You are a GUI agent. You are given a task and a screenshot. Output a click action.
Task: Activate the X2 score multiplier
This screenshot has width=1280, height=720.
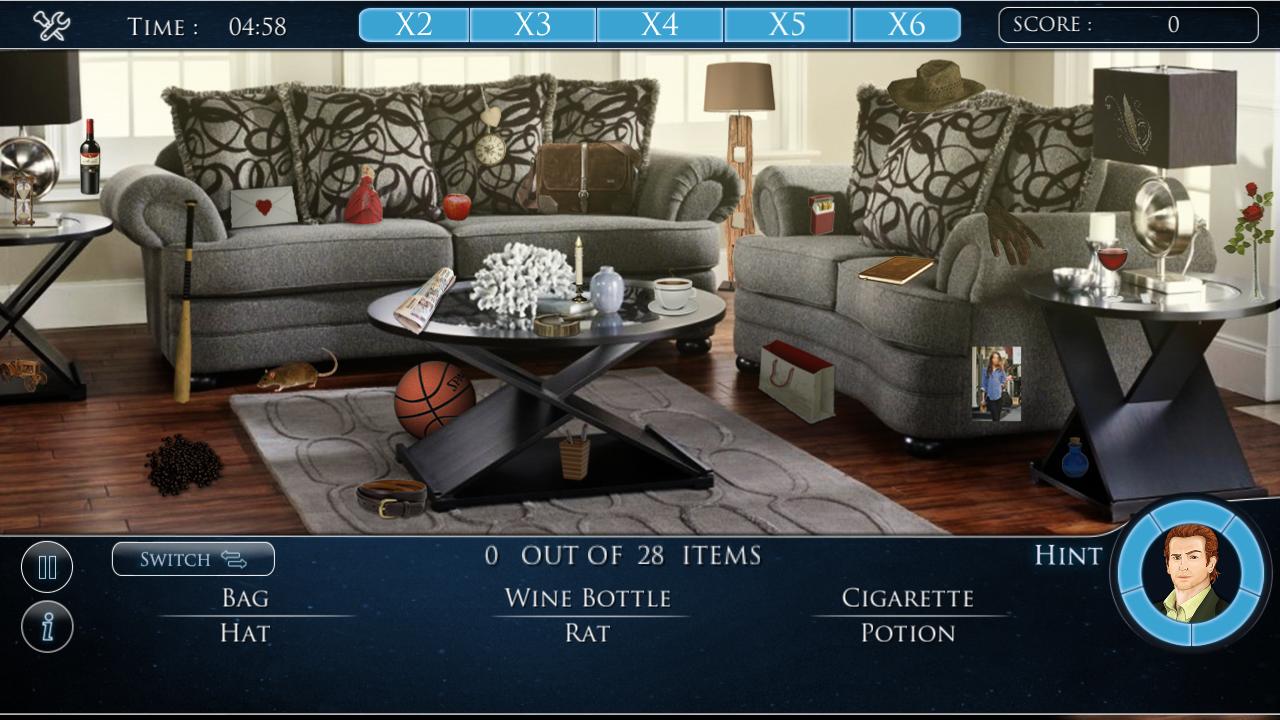(x=413, y=23)
